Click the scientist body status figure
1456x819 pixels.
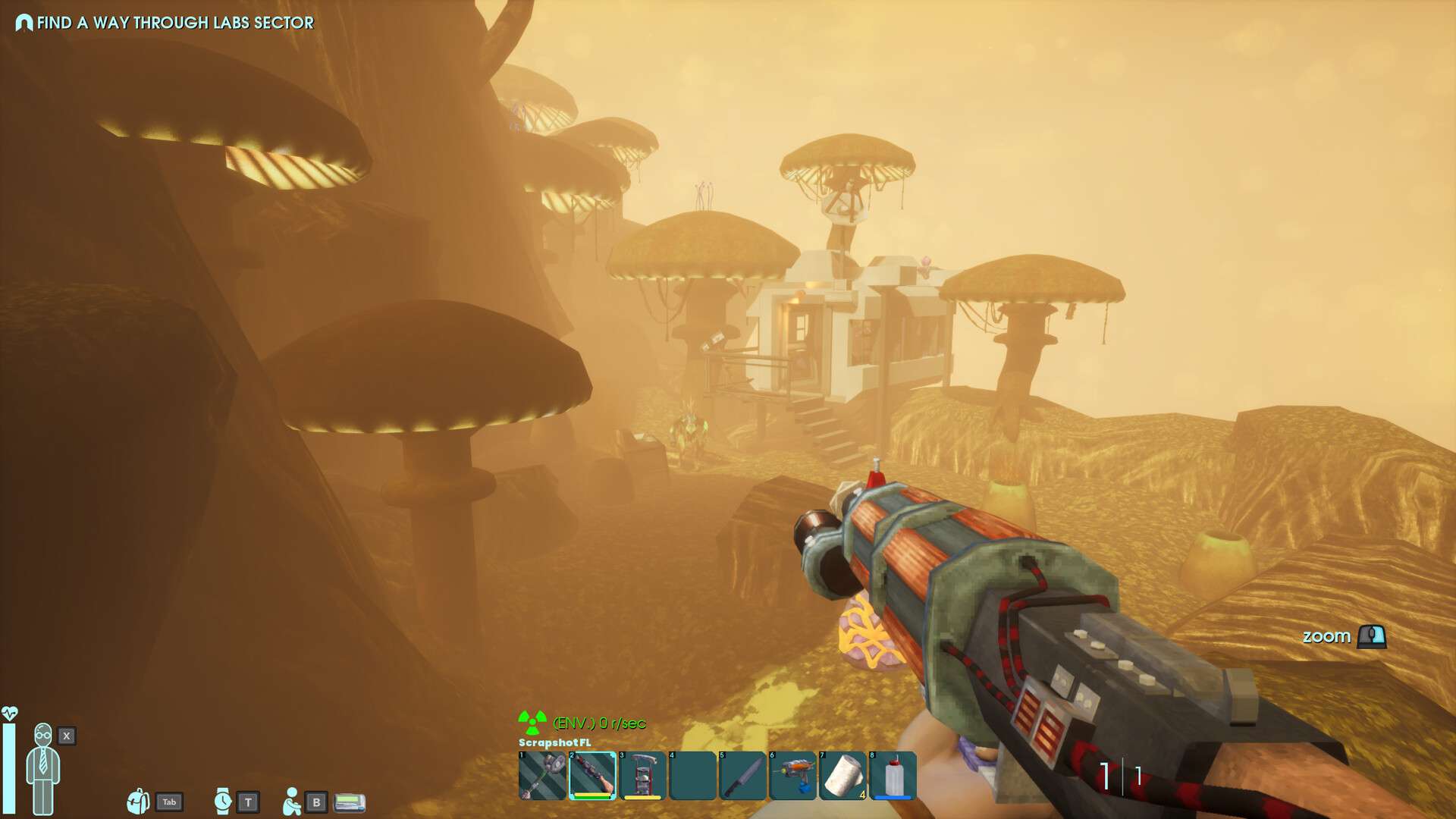click(43, 768)
